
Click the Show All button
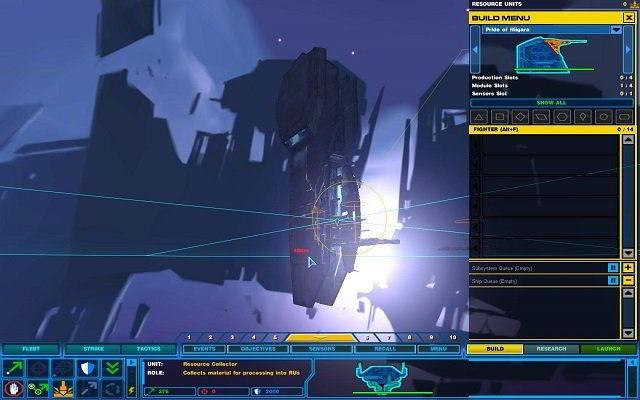point(551,102)
